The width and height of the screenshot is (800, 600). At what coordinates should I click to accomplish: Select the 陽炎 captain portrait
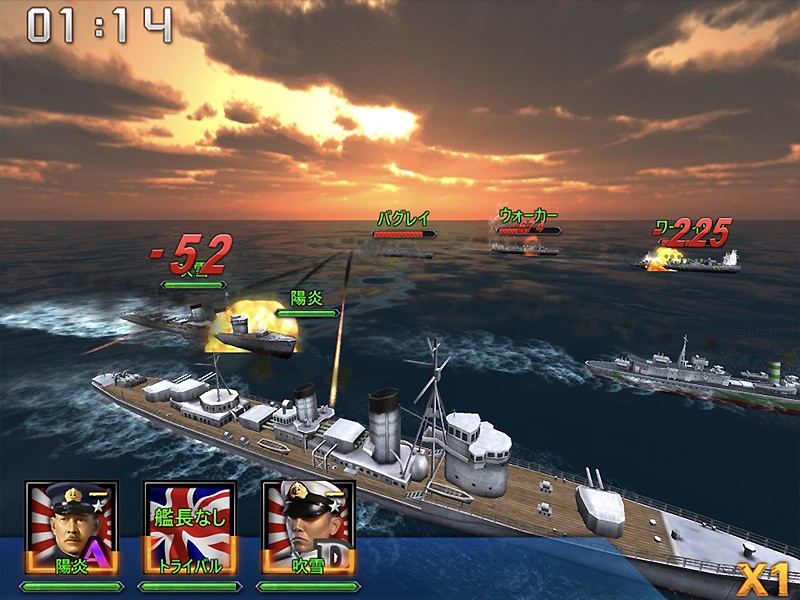(72, 530)
